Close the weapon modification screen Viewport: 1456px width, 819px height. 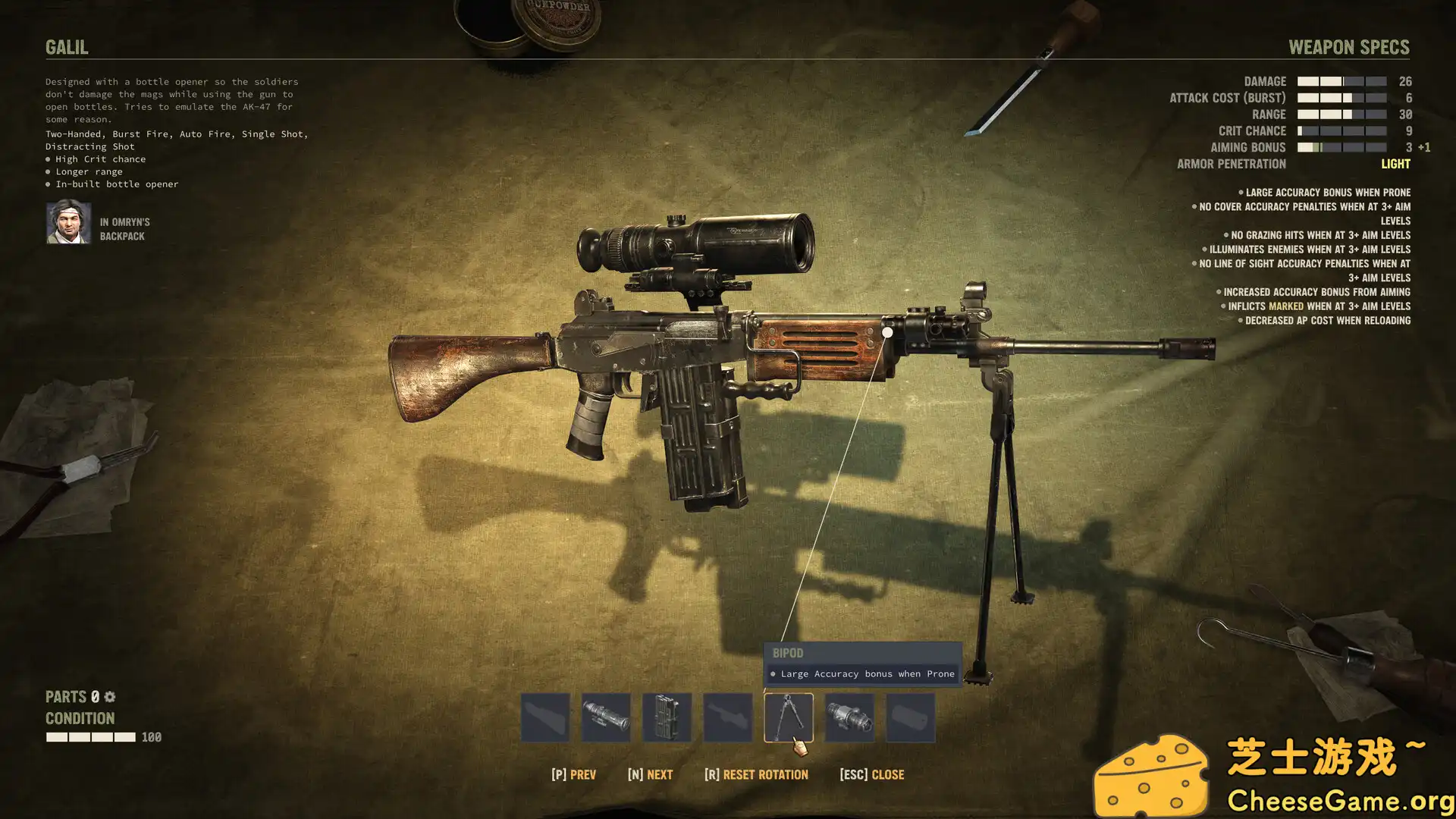(x=872, y=774)
